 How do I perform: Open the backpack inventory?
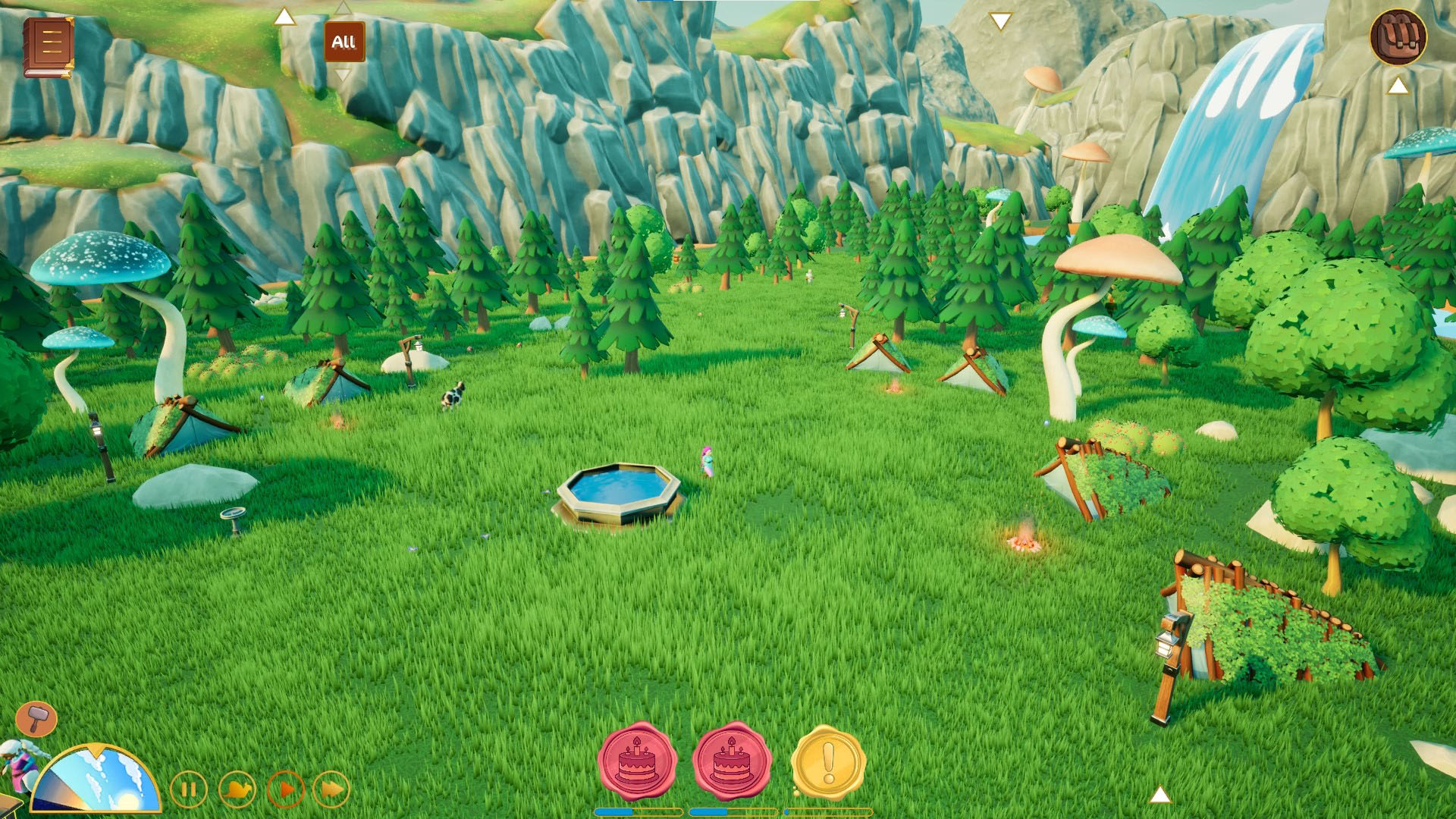click(1398, 37)
